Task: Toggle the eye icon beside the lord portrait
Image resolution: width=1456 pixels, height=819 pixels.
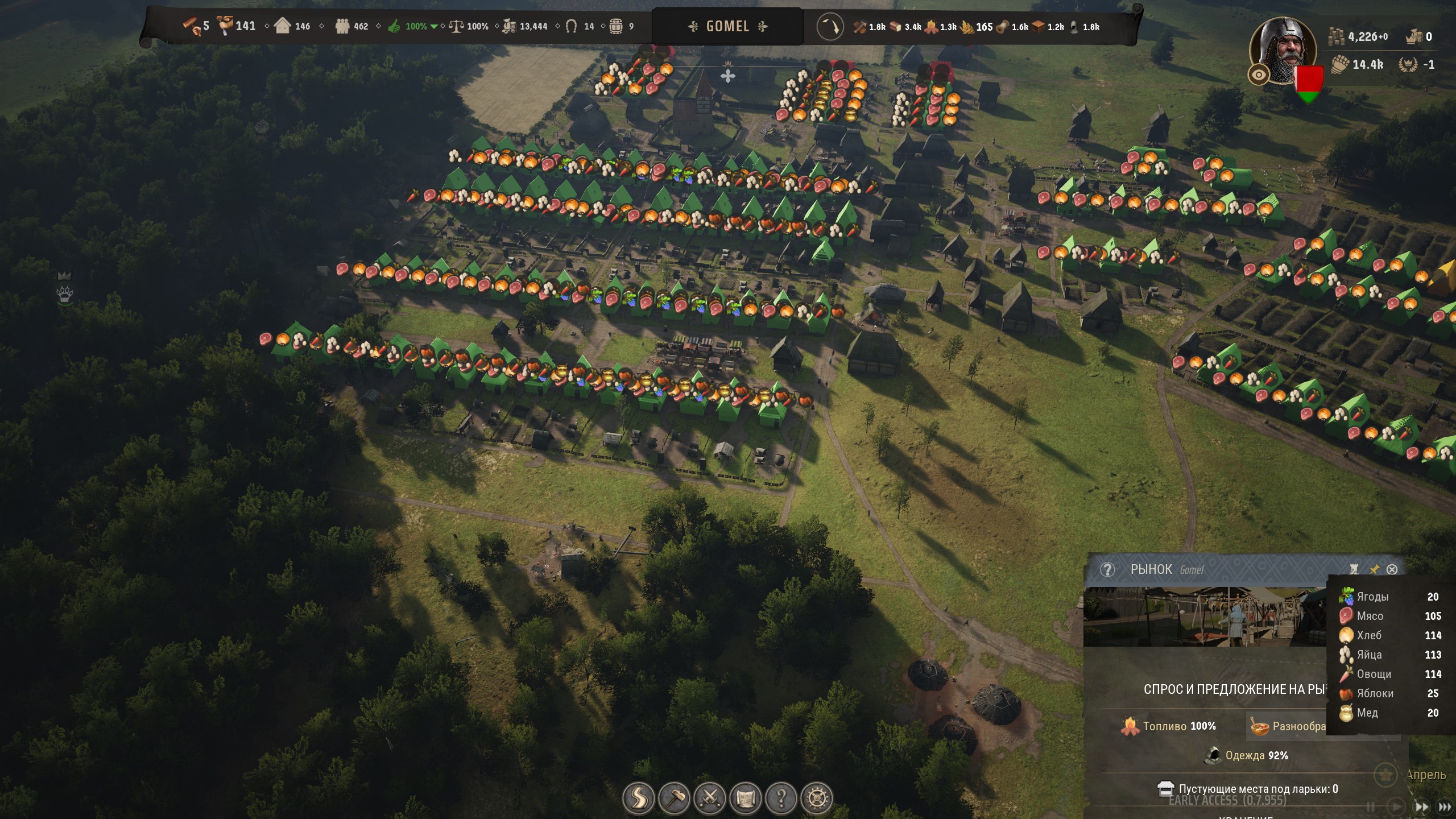Action: pyautogui.click(x=1259, y=75)
